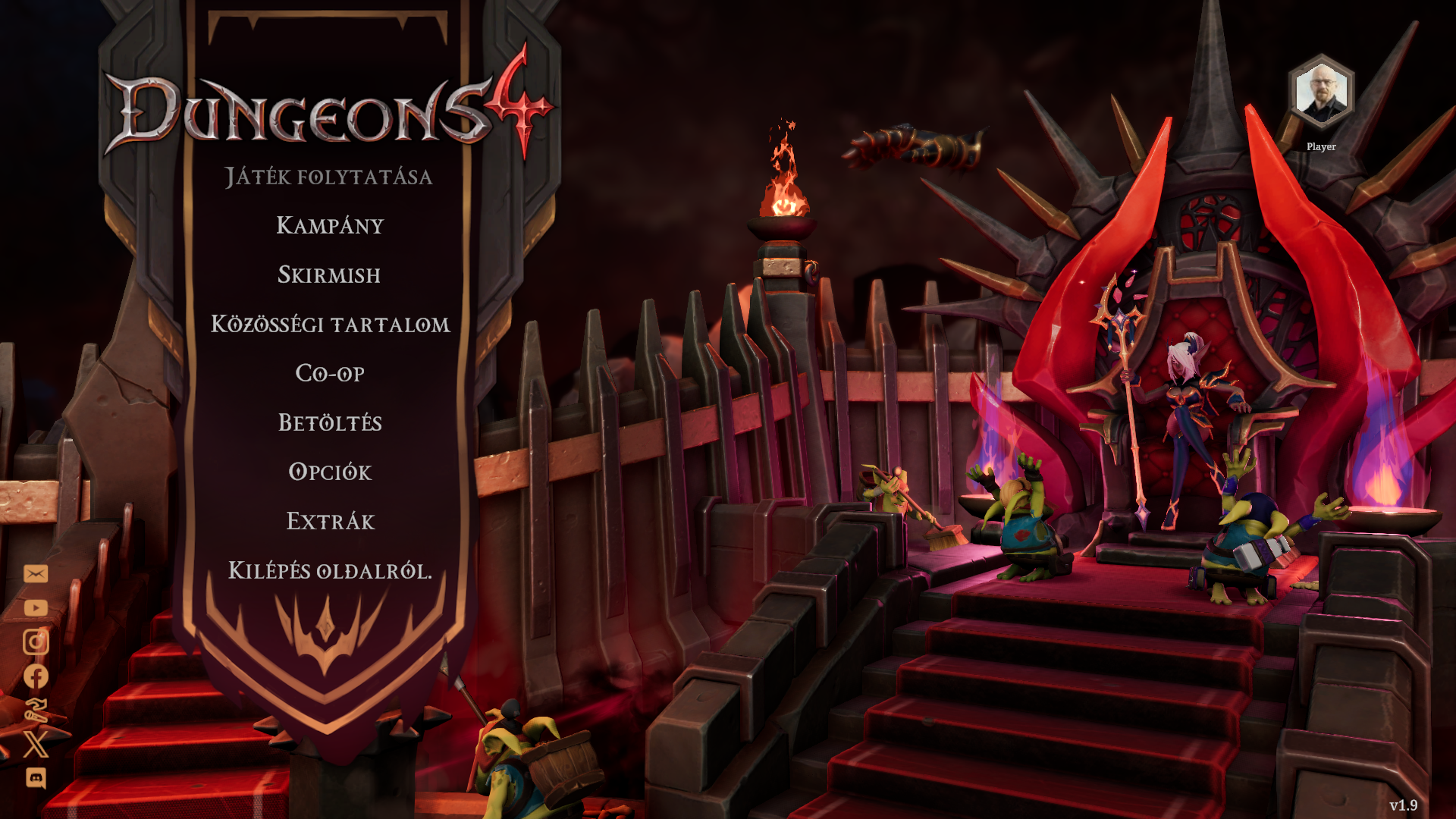The height and width of the screenshot is (819, 1456).
Task: Open the Player profile avatar
Action: point(1321,93)
